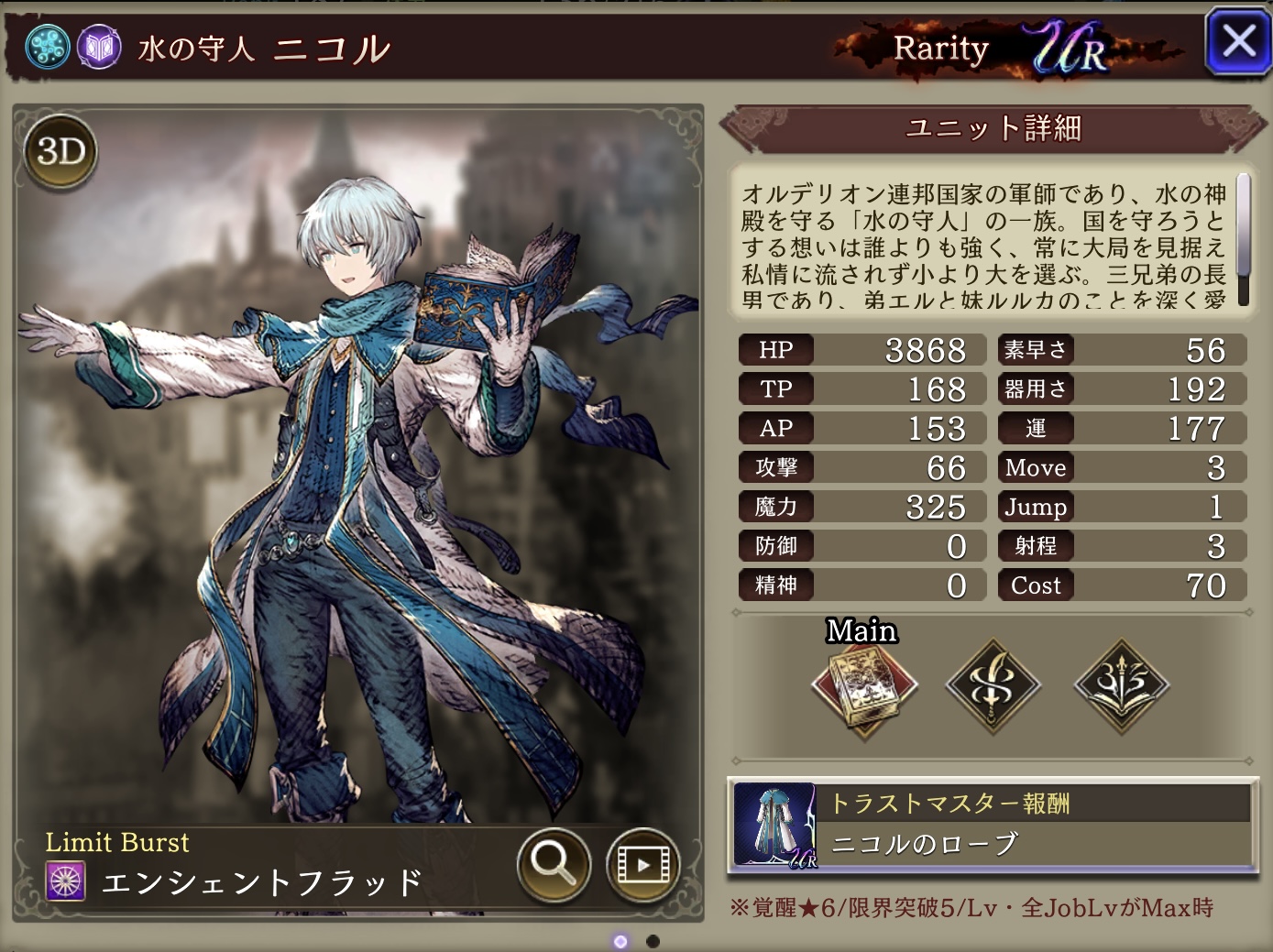Click the unit description scrollbar
The height and width of the screenshot is (952, 1273).
click(x=1243, y=238)
